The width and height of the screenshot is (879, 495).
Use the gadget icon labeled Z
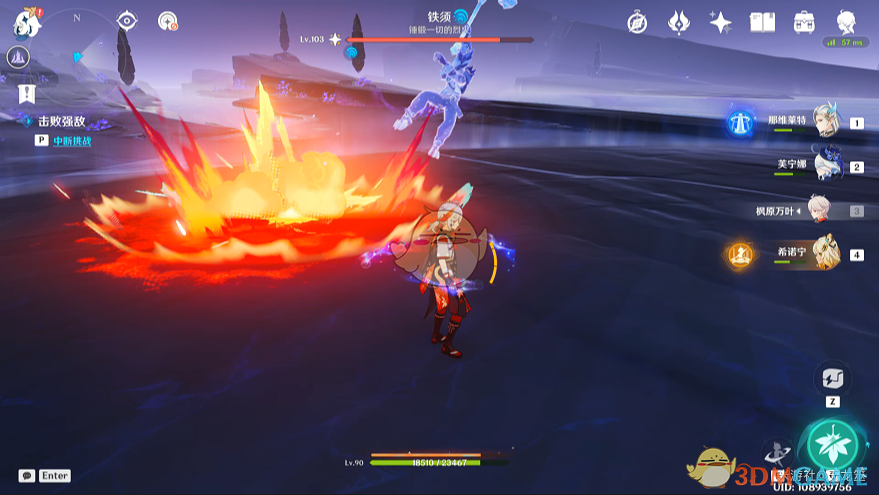click(x=832, y=379)
